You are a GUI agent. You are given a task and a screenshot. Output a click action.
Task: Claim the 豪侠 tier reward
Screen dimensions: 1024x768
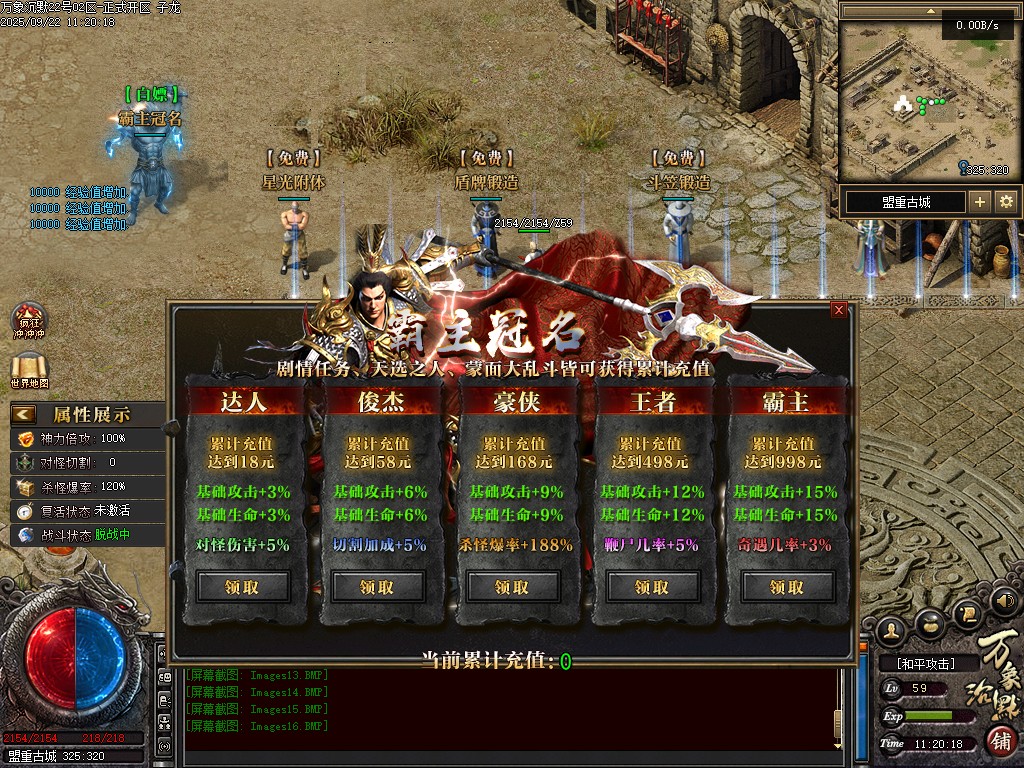(x=513, y=587)
